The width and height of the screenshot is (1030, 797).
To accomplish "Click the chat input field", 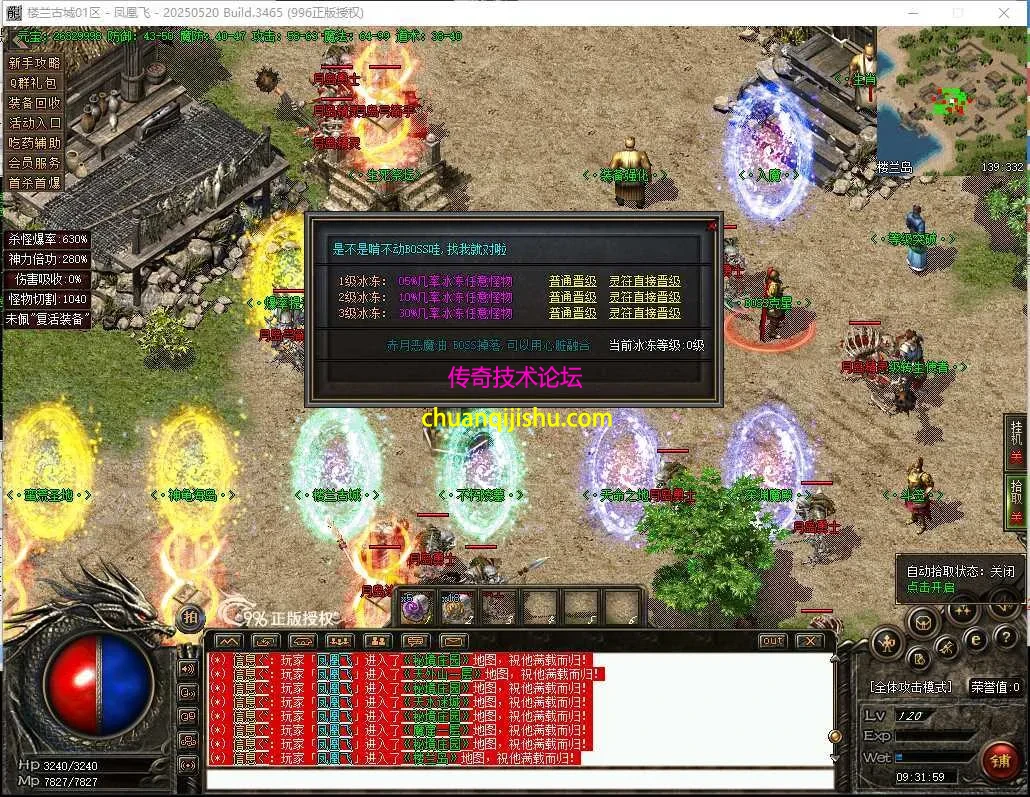I will (x=520, y=779).
